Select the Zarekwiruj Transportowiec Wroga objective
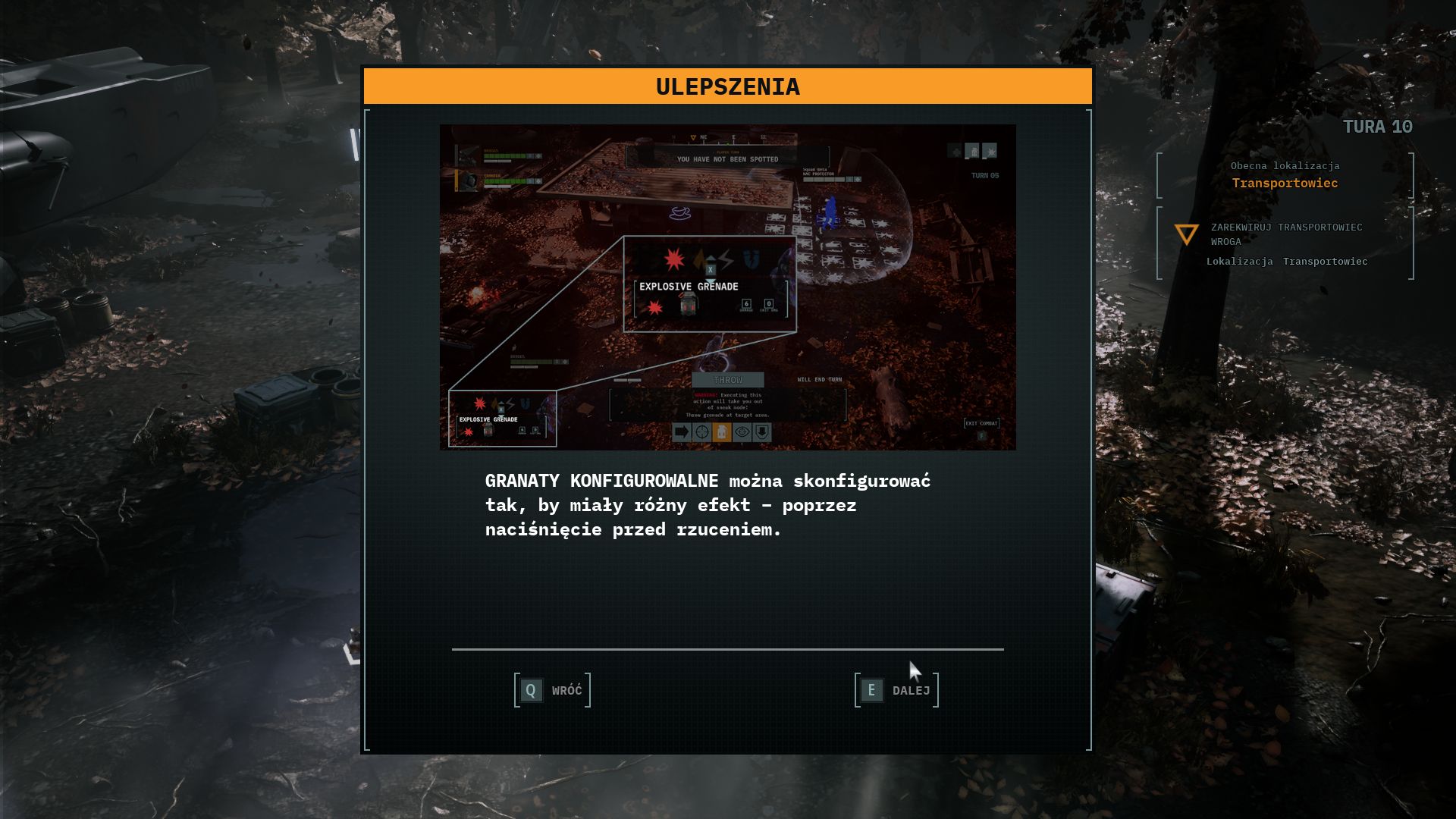Screen dimensions: 1456x819 coord(1286,234)
